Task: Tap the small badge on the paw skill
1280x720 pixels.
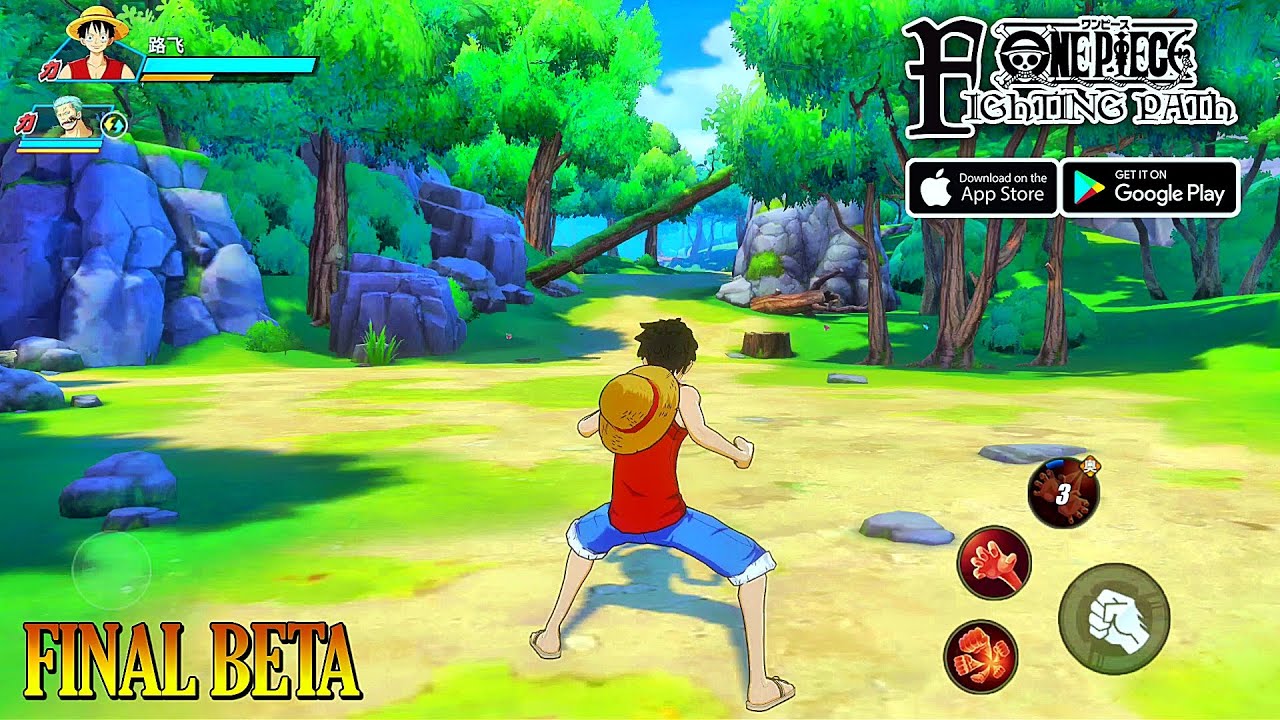Action: point(1090,466)
